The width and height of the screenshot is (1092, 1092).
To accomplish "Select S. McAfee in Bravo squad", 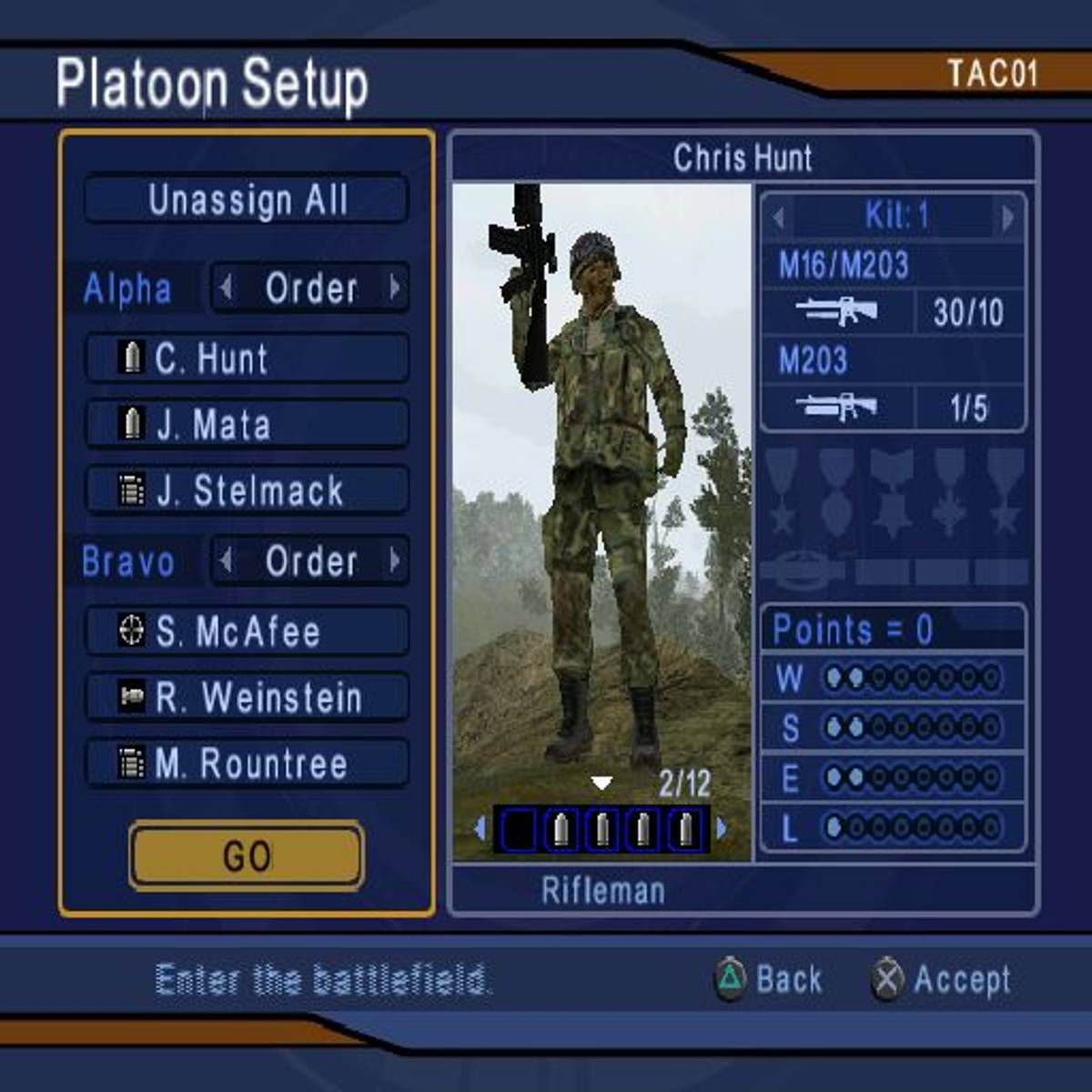I will [247, 631].
